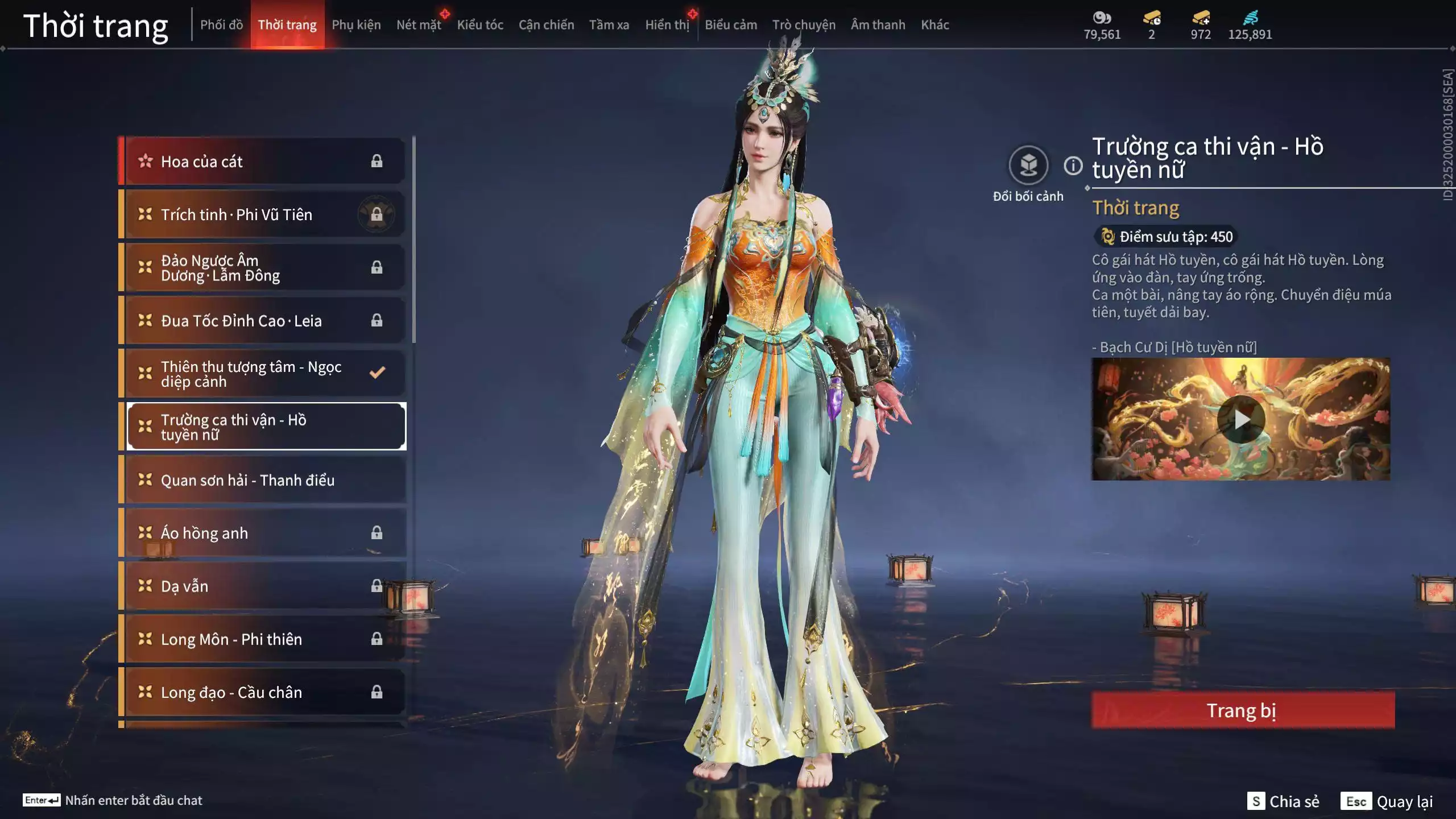Image resolution: width=1456 pixels, height=819 pixels.
Task: Click the blue conch currency icon
Action: pyautogui.click(x=1250, y=17)
